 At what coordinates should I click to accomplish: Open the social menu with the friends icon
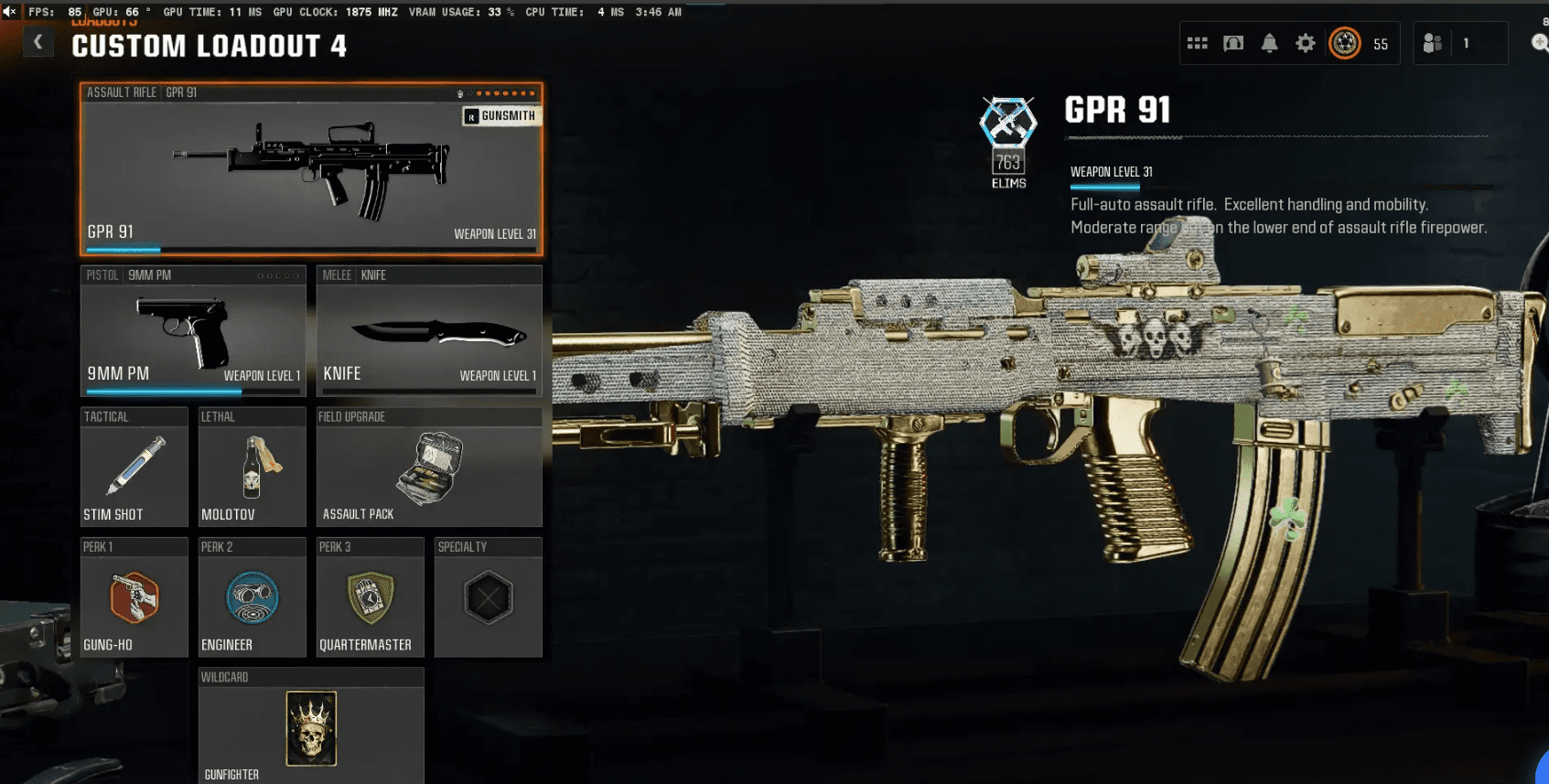click(x=1432, y=42)
